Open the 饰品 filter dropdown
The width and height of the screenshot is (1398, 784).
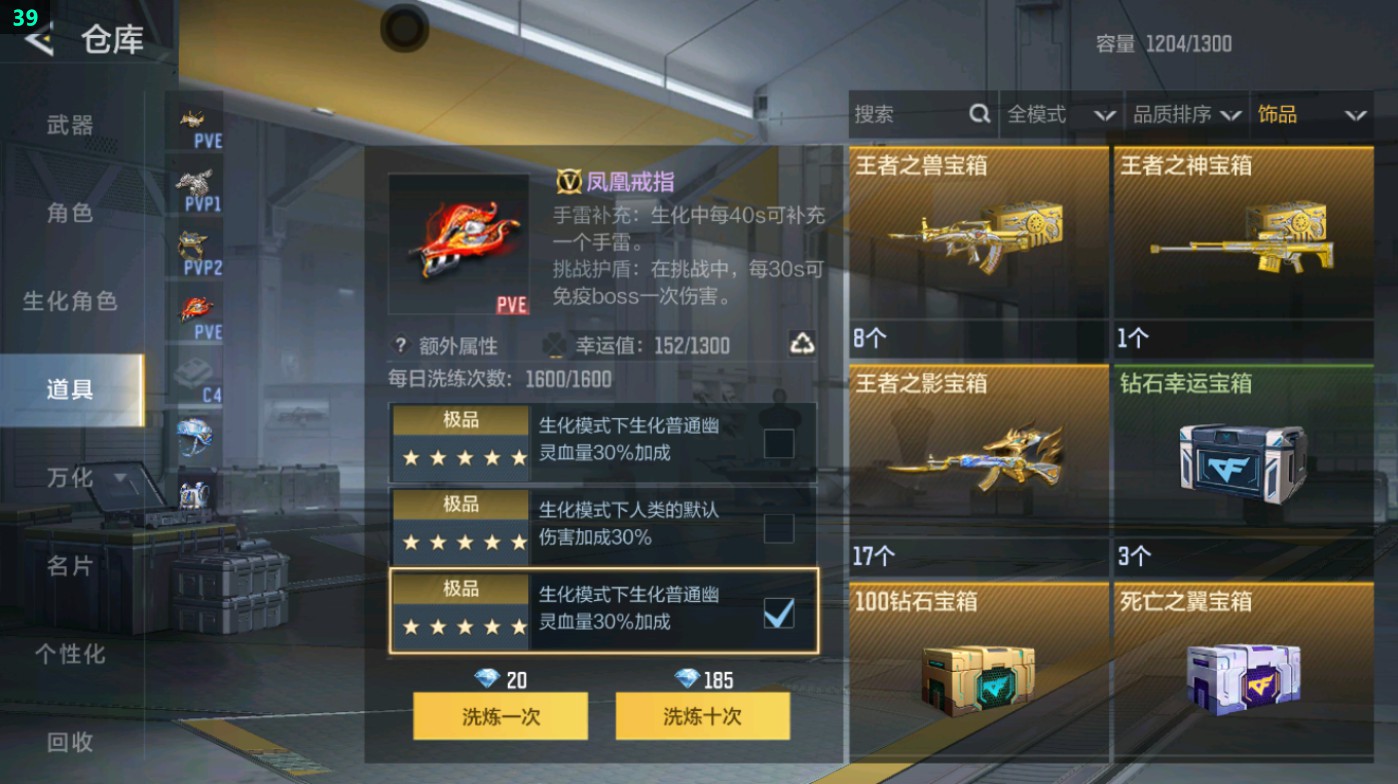coord(1312,114)
